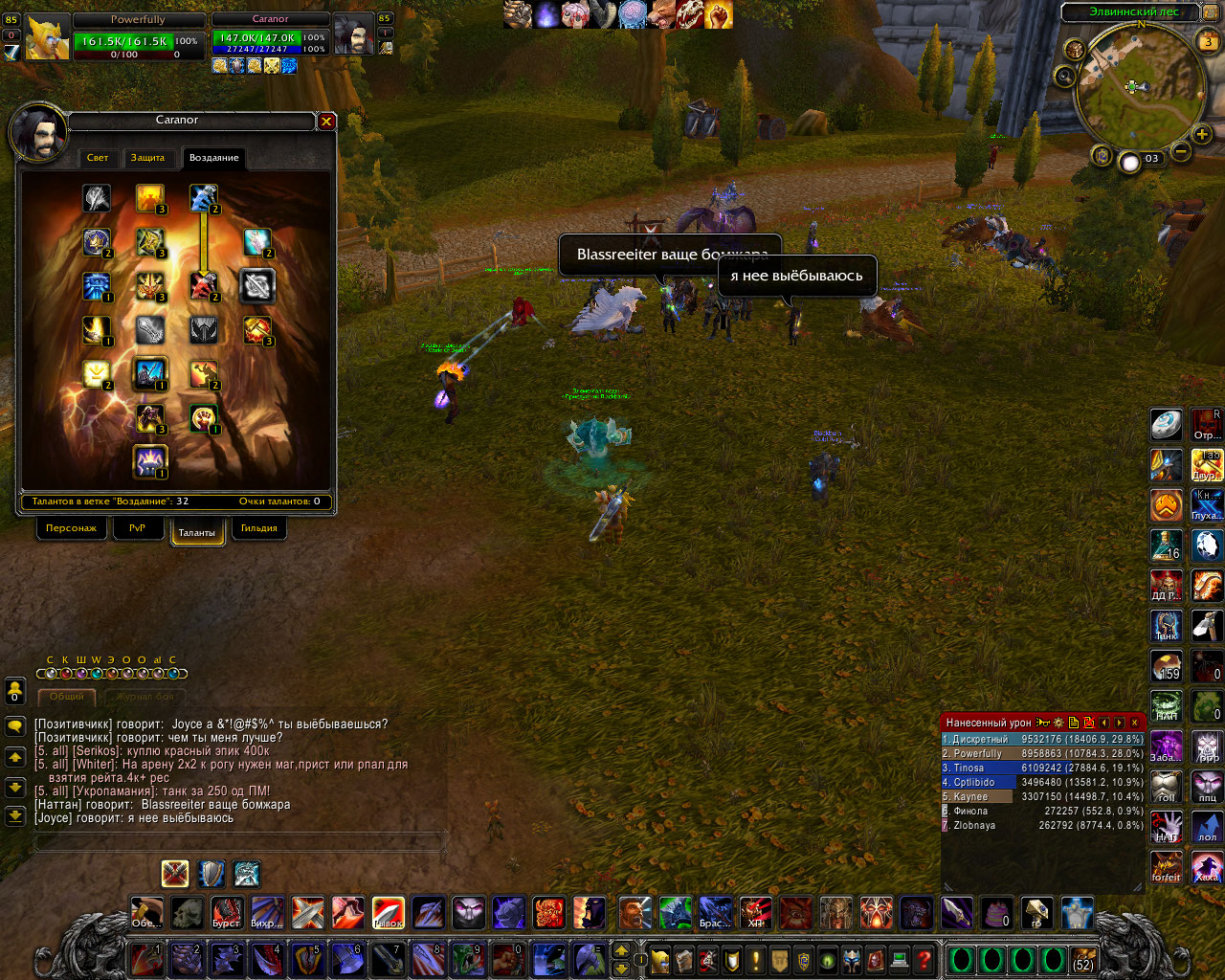
Task: Open the red question mark help button
Action: (x=924, y=959)
